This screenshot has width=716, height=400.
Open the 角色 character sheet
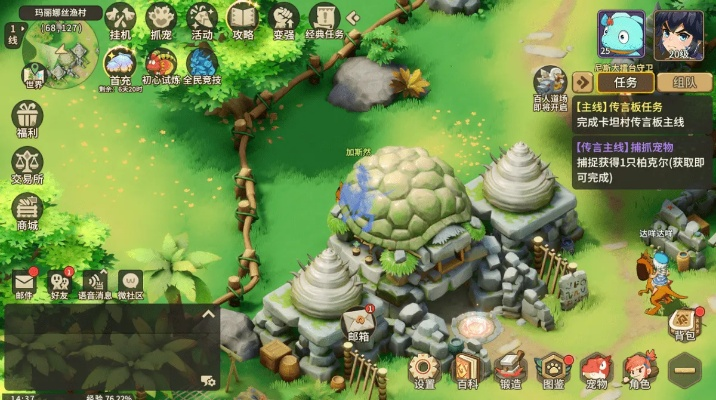click(638, 369)
